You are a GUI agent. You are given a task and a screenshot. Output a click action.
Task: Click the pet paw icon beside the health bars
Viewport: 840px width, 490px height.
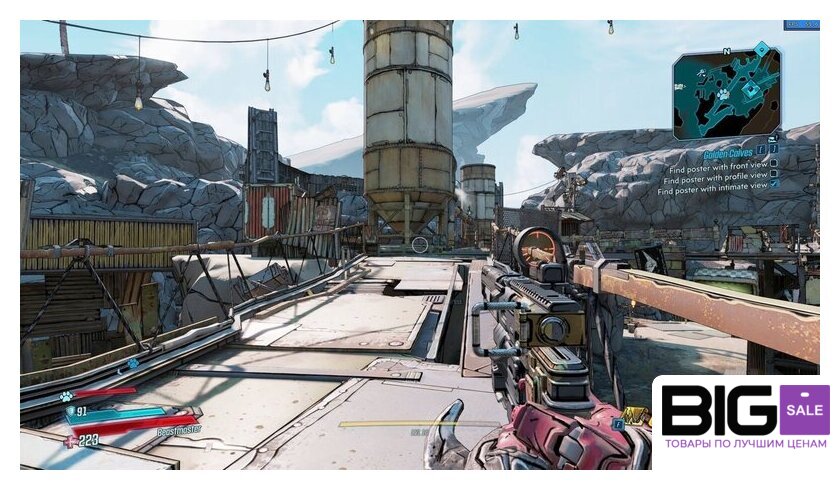tap(66, 396)
